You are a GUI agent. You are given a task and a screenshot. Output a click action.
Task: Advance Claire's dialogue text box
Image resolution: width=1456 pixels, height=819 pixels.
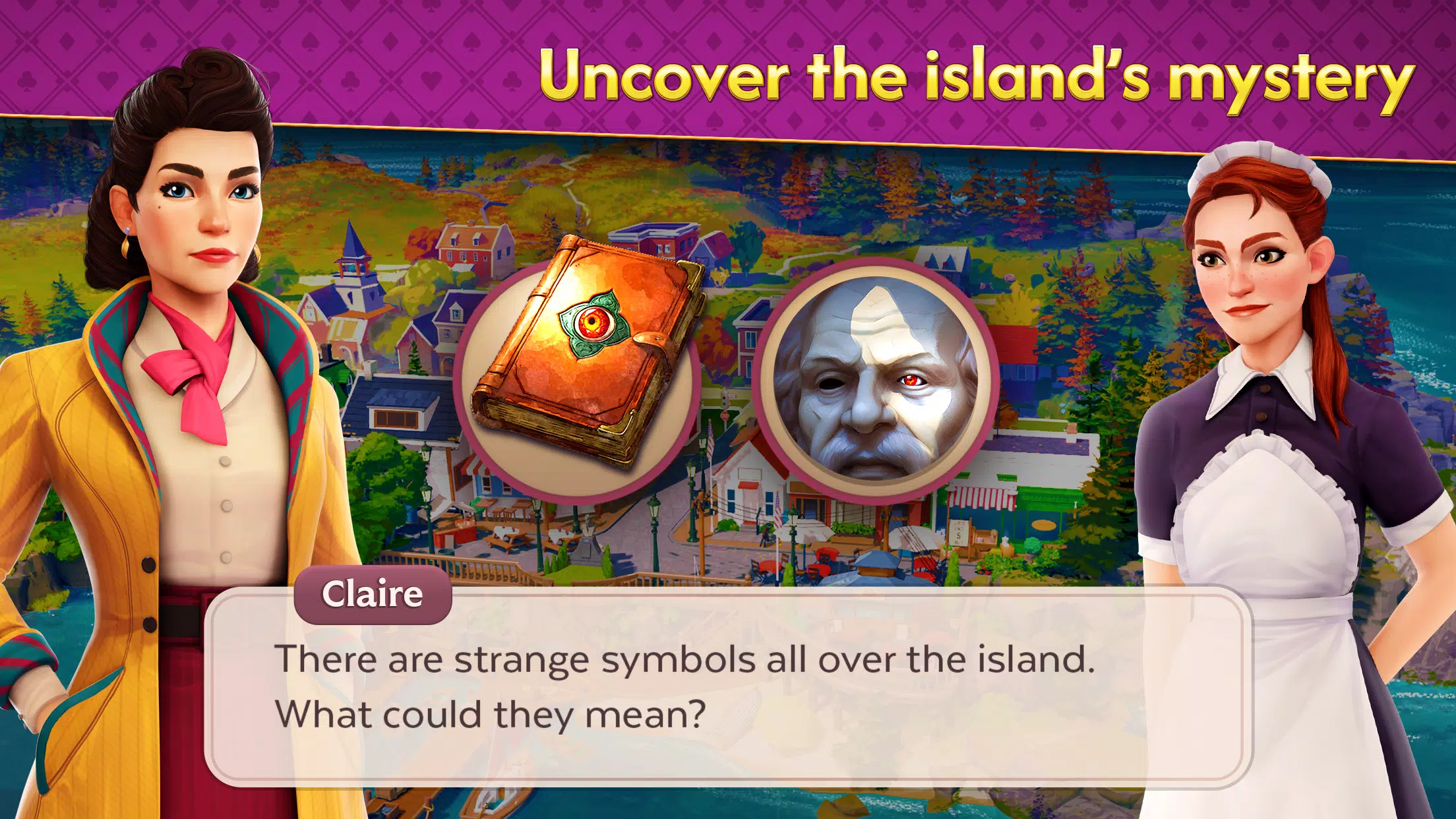tap(728, 686)
